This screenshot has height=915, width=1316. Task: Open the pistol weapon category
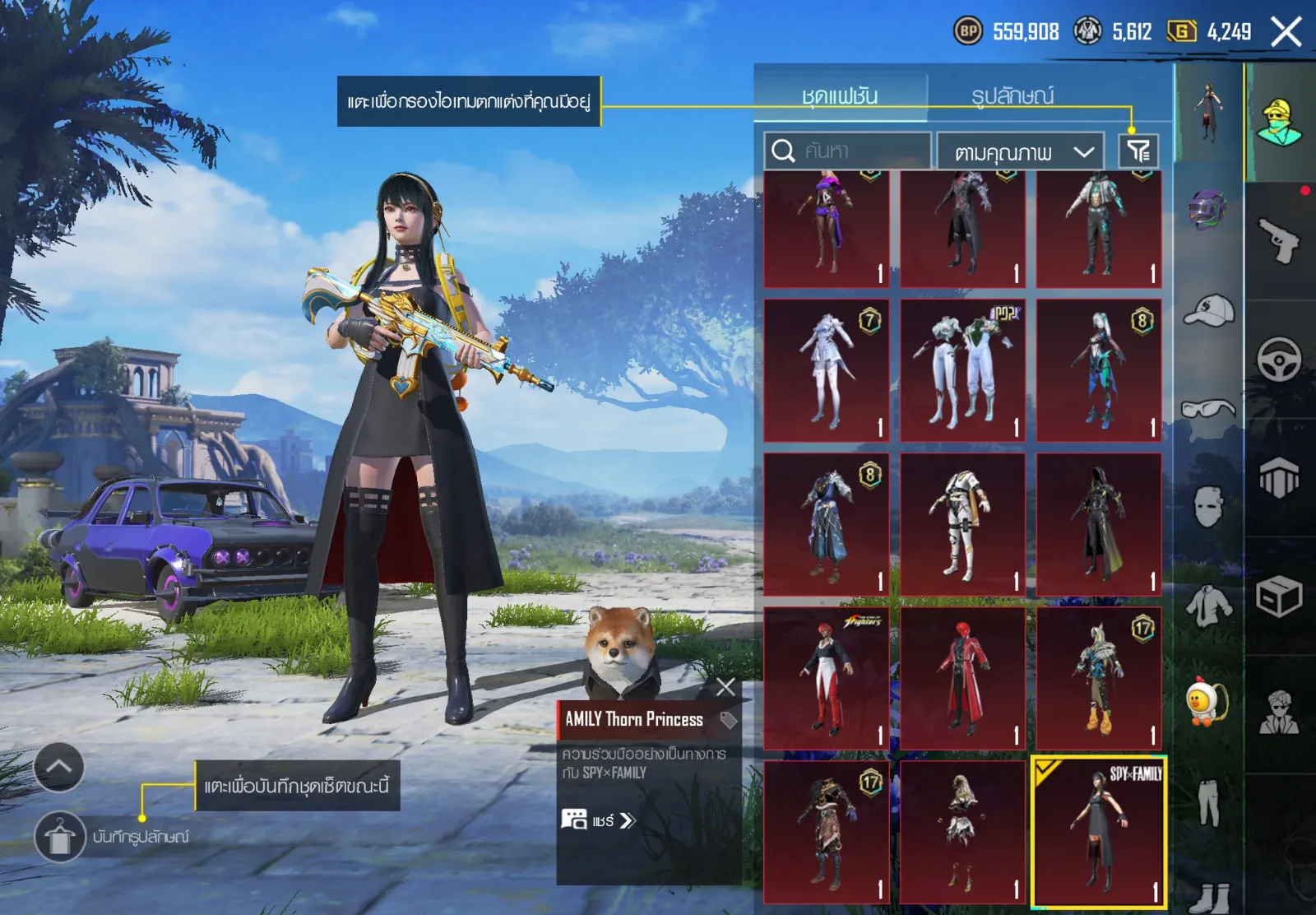(1279, 241)
